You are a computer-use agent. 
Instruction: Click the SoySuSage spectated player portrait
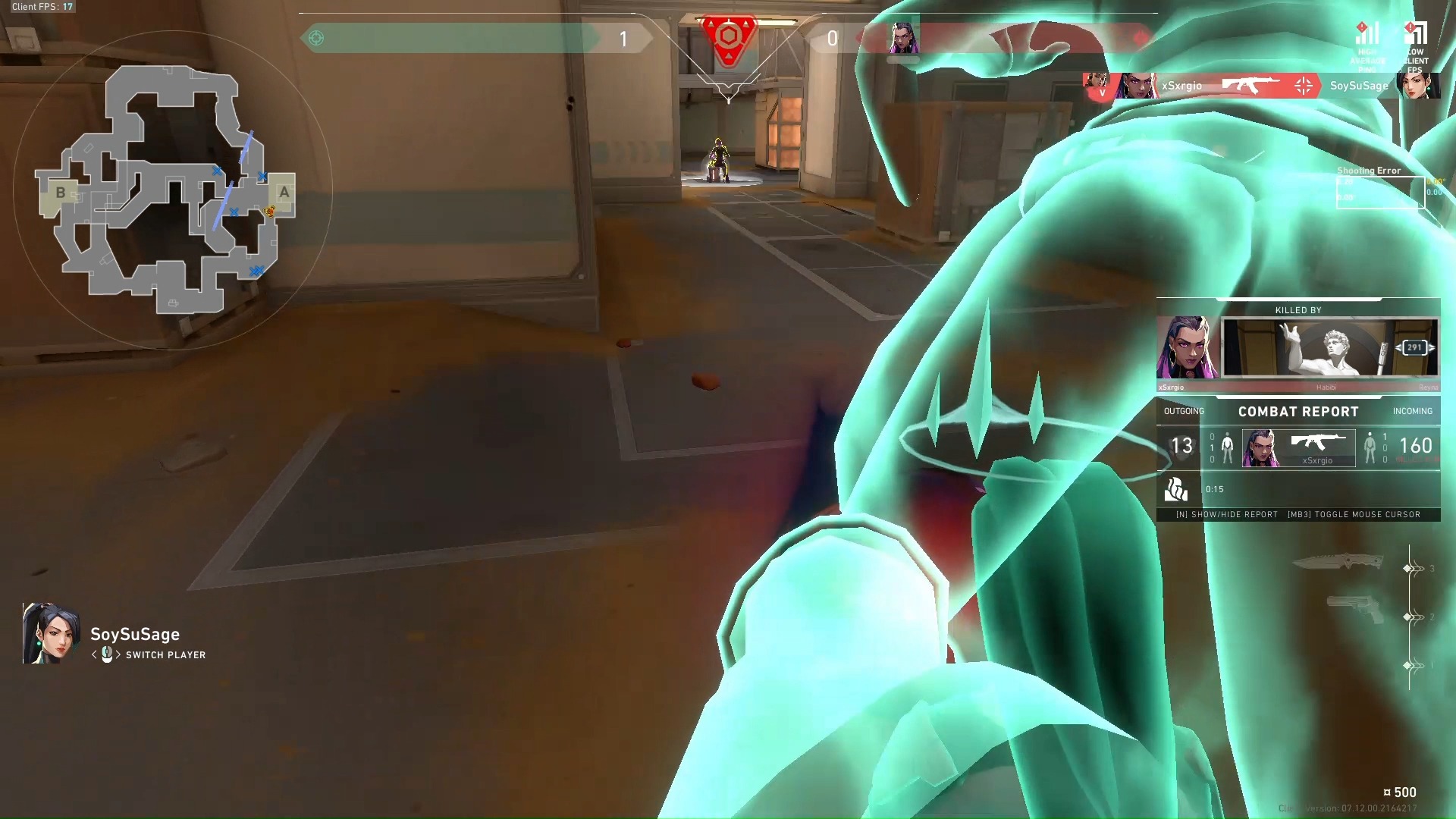50,634
